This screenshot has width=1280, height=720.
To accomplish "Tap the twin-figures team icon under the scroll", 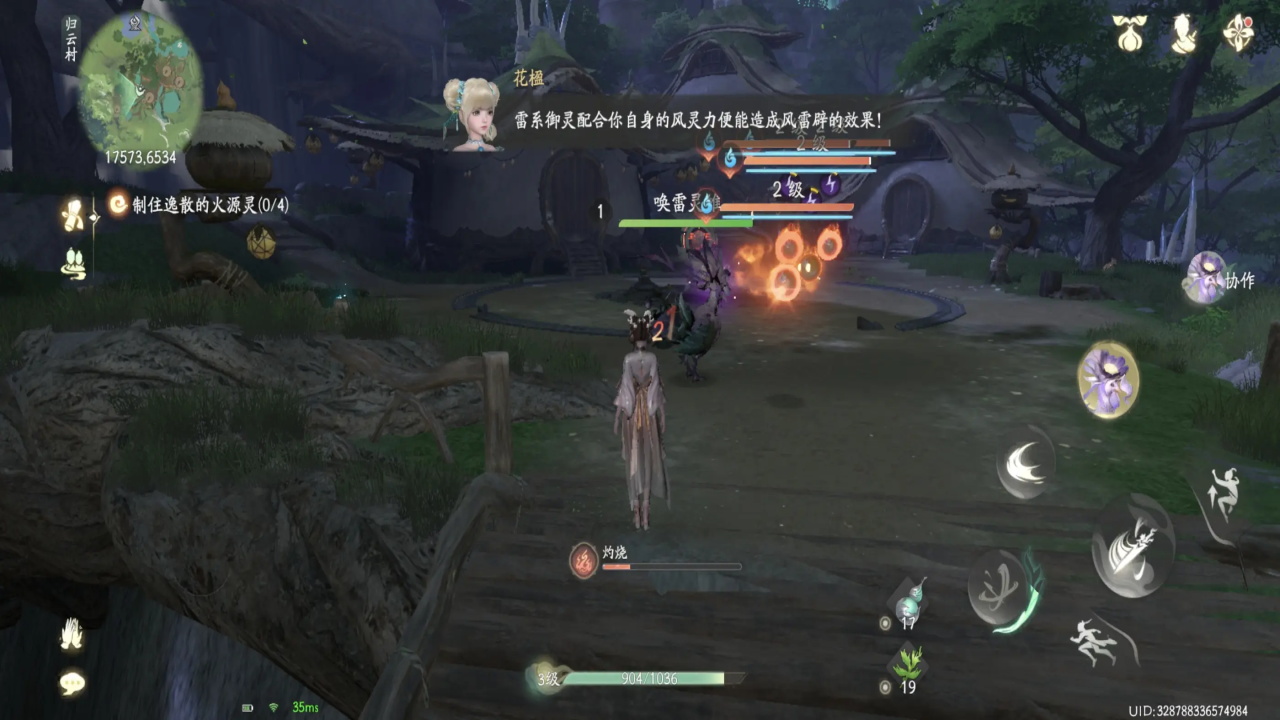I will point(73,263).
